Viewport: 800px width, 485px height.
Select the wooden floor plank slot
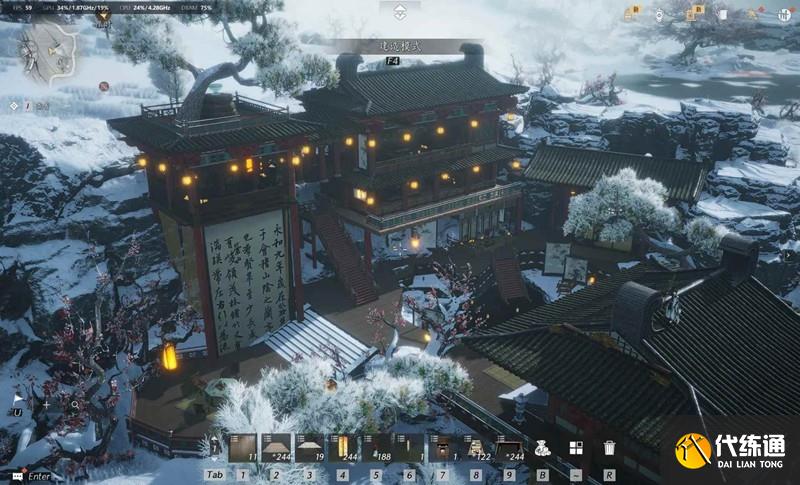[243, 447]
